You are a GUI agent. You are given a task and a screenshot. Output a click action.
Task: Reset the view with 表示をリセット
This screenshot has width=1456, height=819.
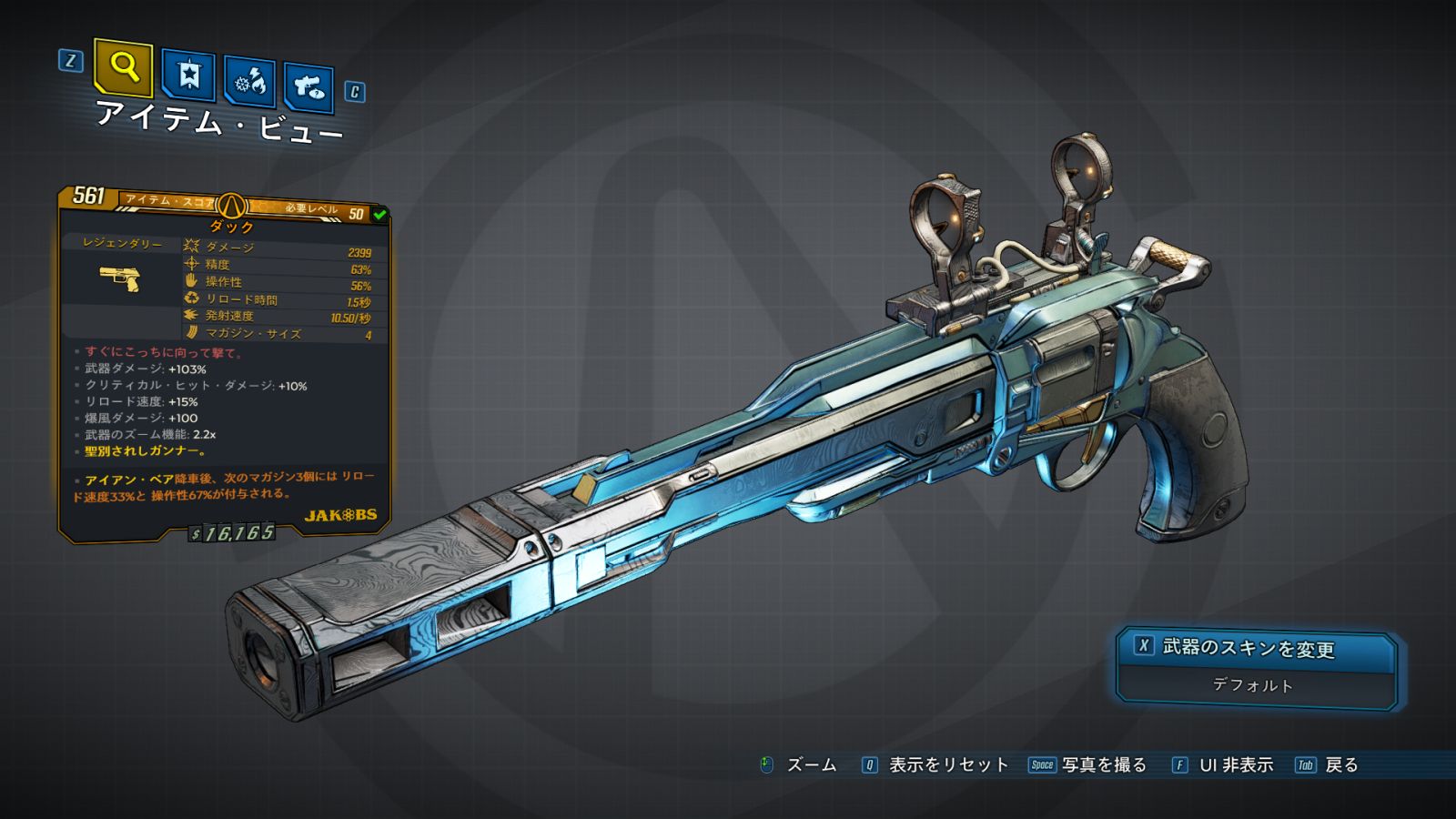(x=947, y=765)
